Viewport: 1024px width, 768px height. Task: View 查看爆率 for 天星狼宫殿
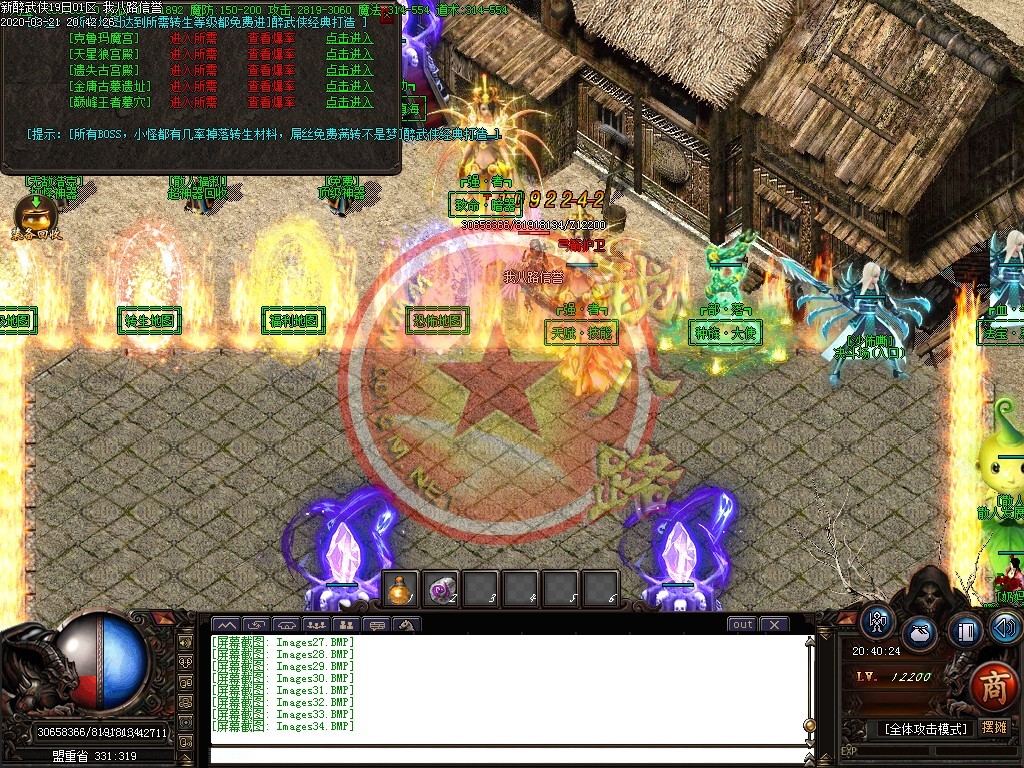(271, 55)
